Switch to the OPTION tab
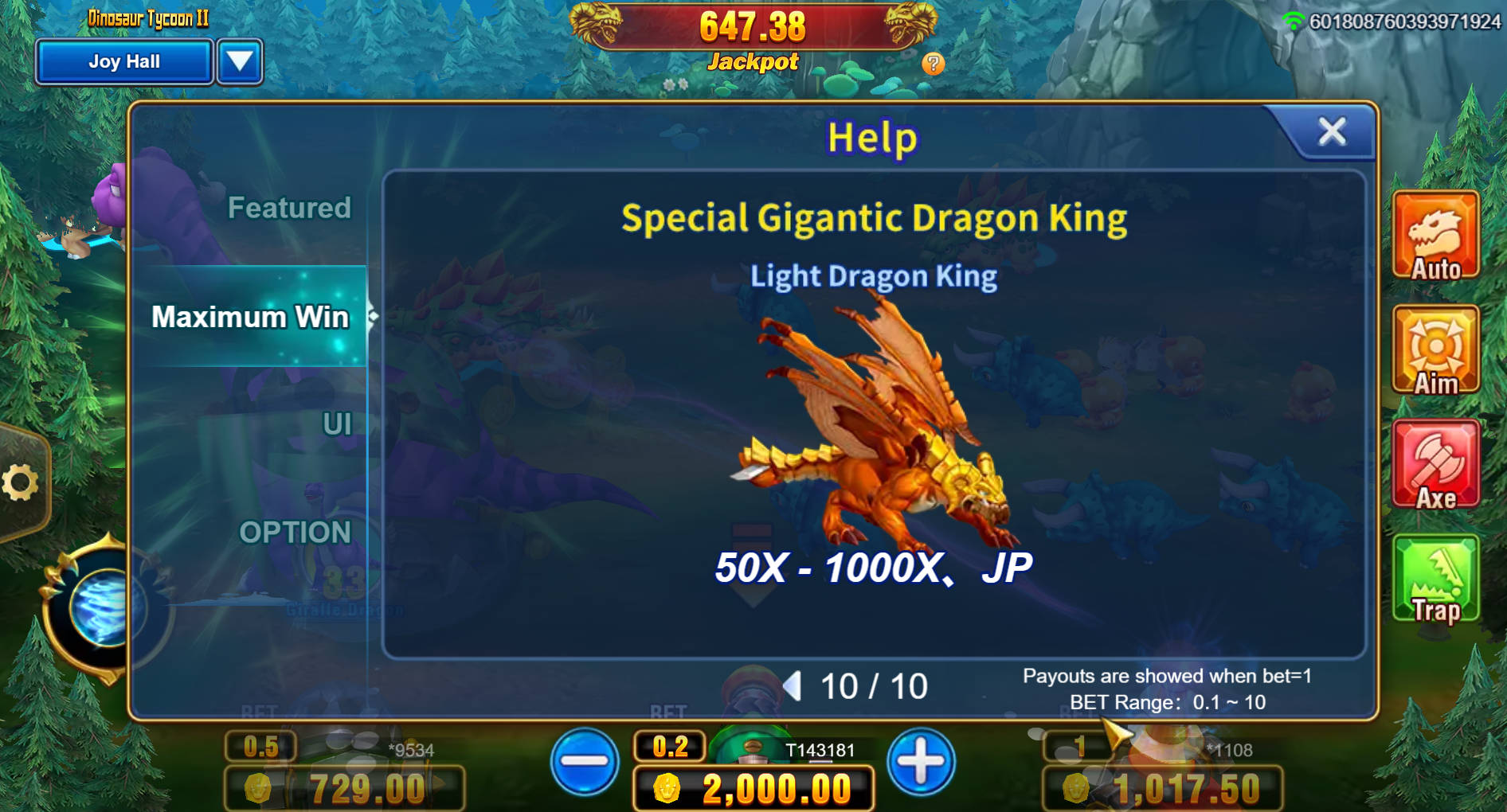 (297, 532)
